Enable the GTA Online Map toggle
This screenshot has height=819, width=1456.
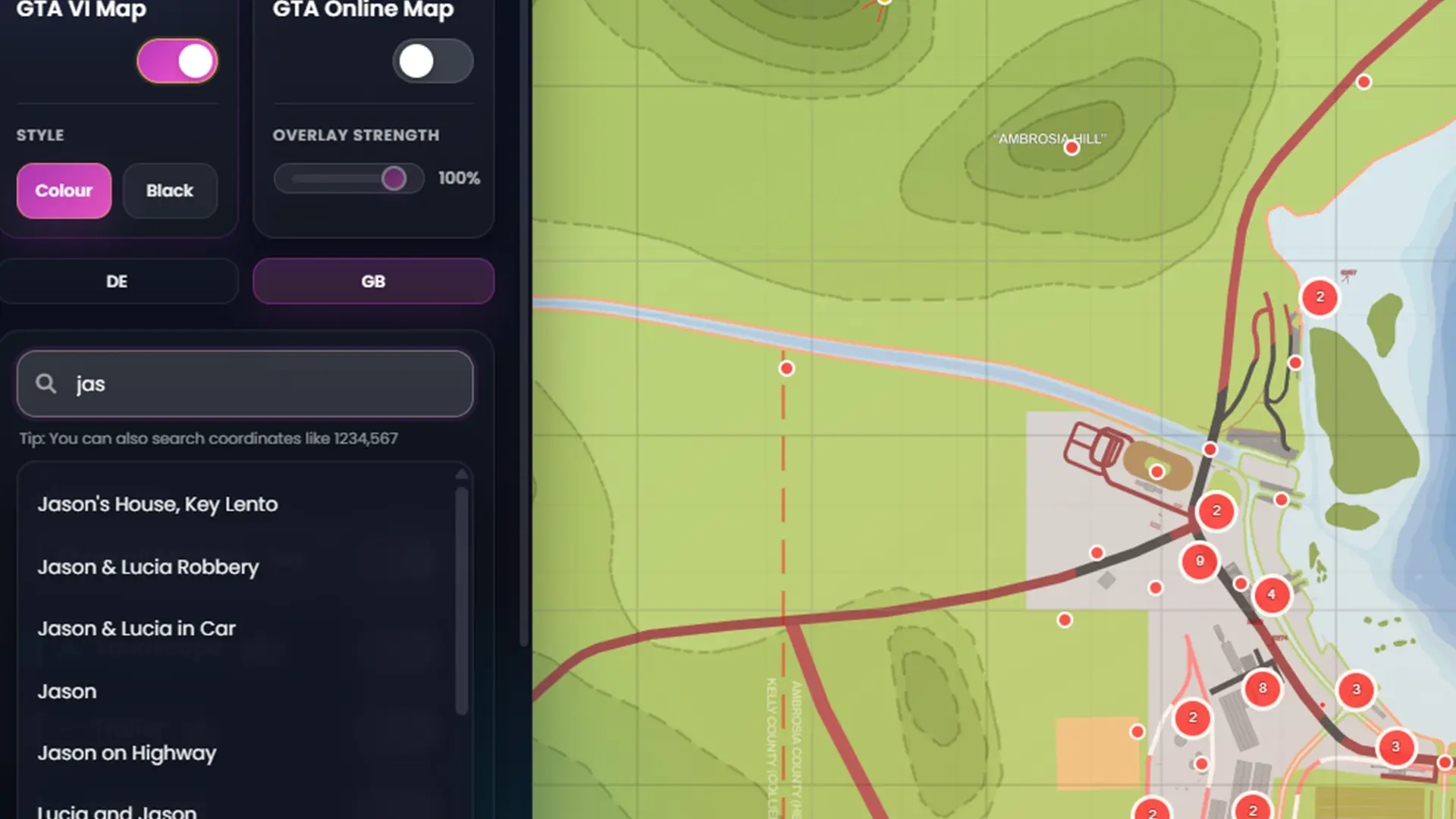coord(432,61)
